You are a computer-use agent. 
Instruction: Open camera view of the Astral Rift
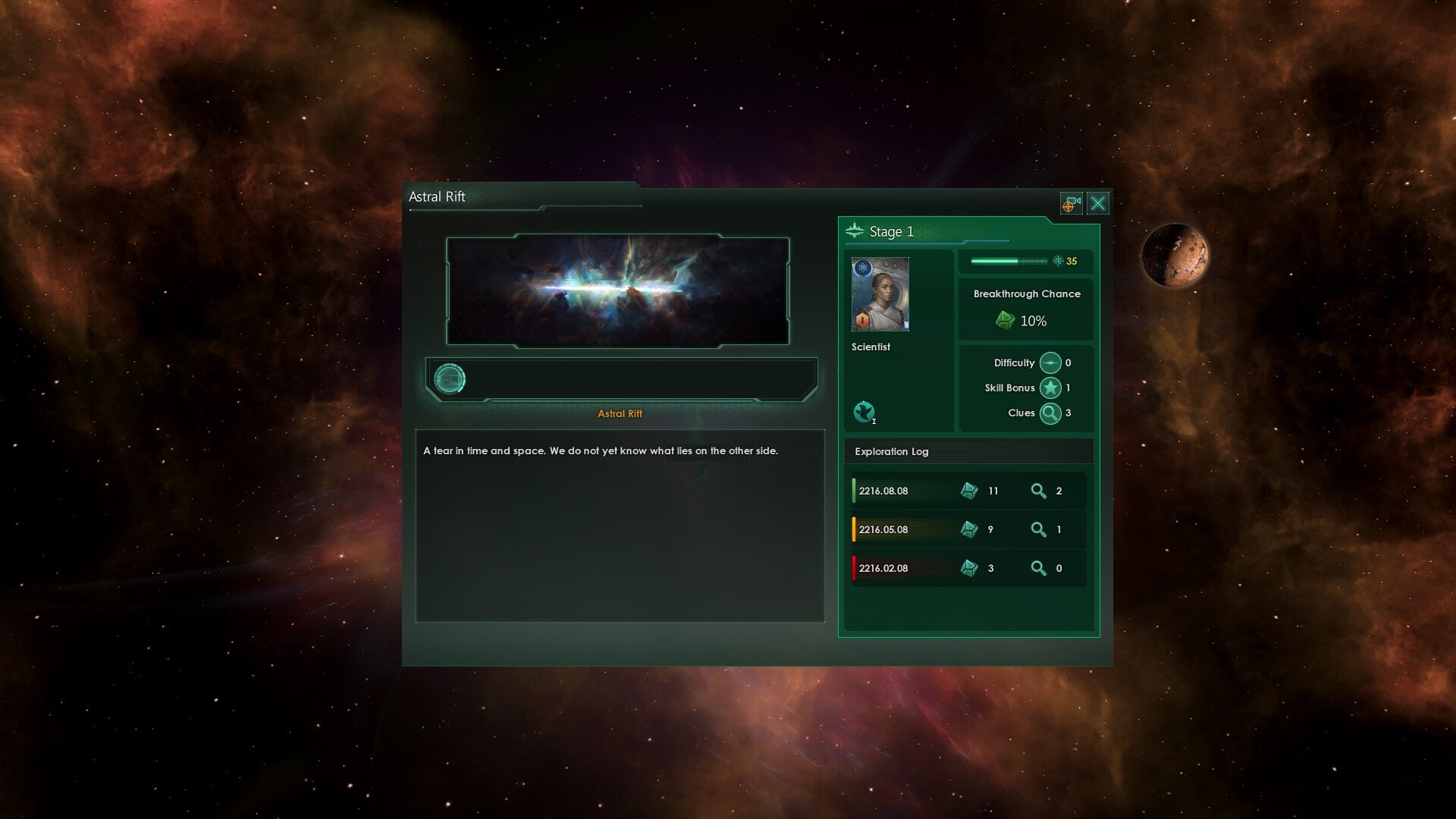(x=1071, y=205)
